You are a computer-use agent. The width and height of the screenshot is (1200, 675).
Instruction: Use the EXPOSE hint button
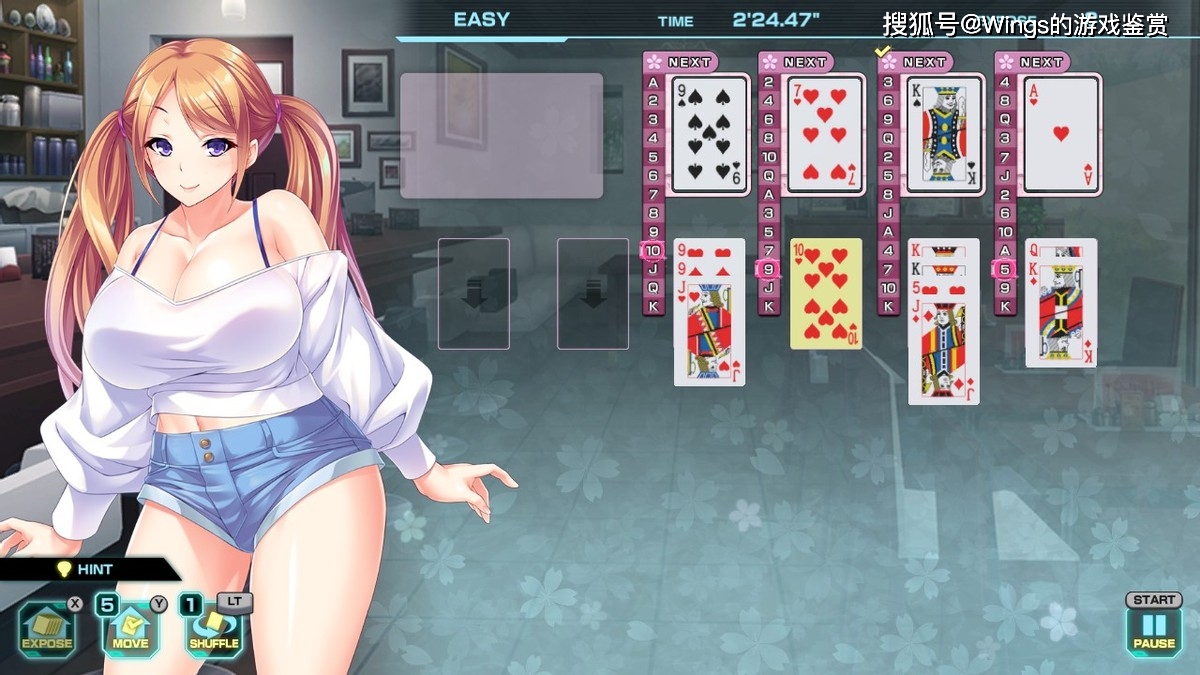tap(47, 630)
